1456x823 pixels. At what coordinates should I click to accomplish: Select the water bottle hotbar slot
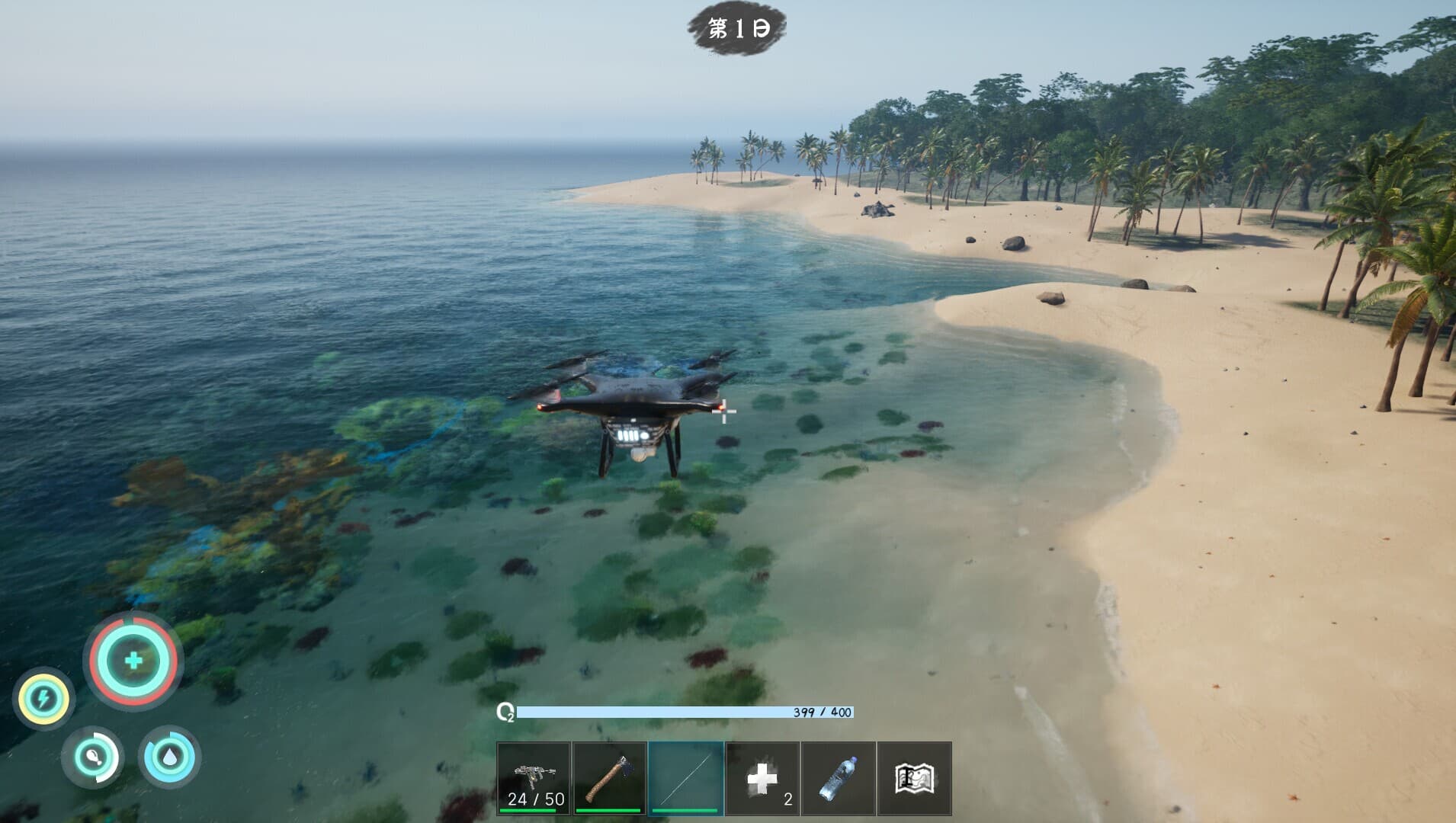click(x=838, y=778)
